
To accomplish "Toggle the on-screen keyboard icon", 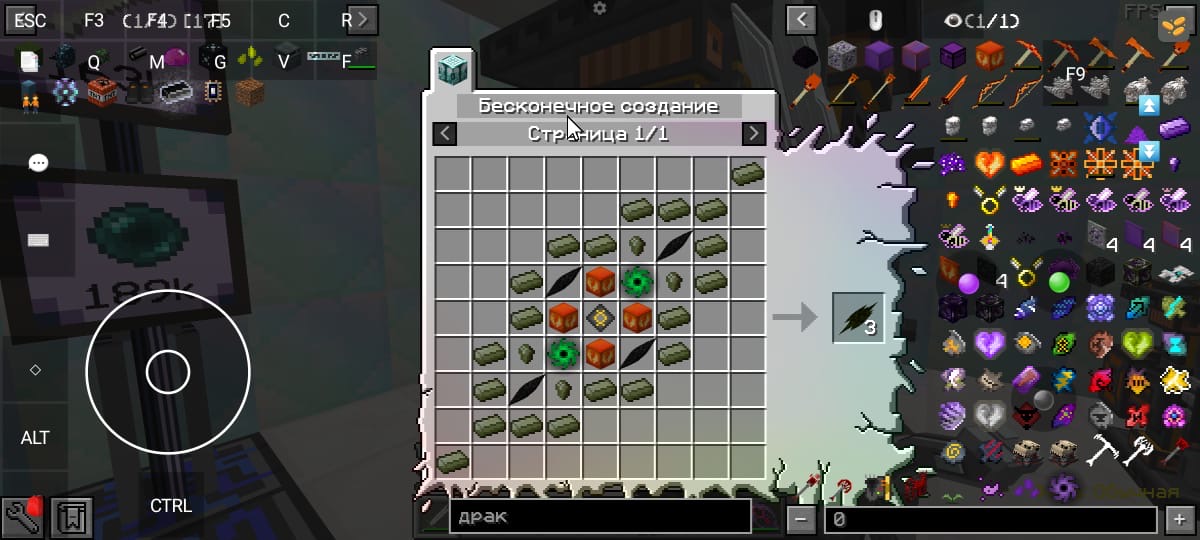I will [x=38, y=240].
